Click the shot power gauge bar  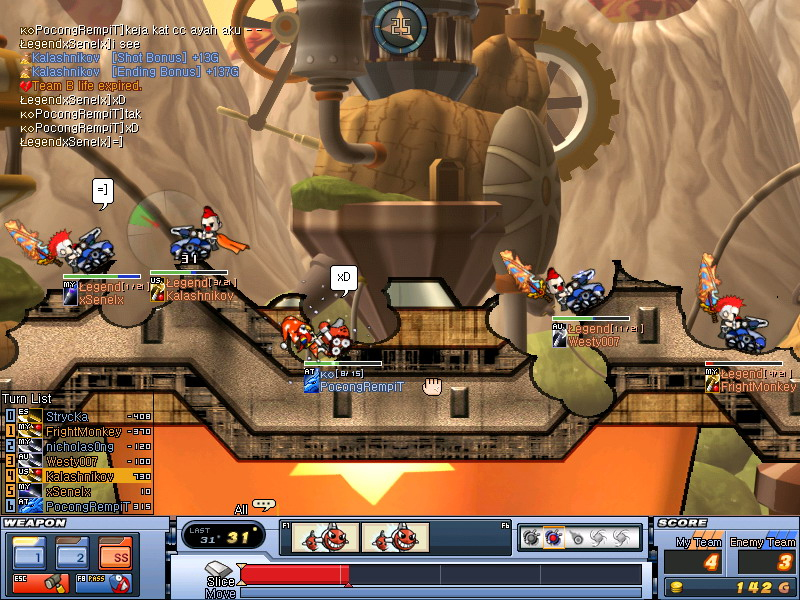[x=440, y=574]
